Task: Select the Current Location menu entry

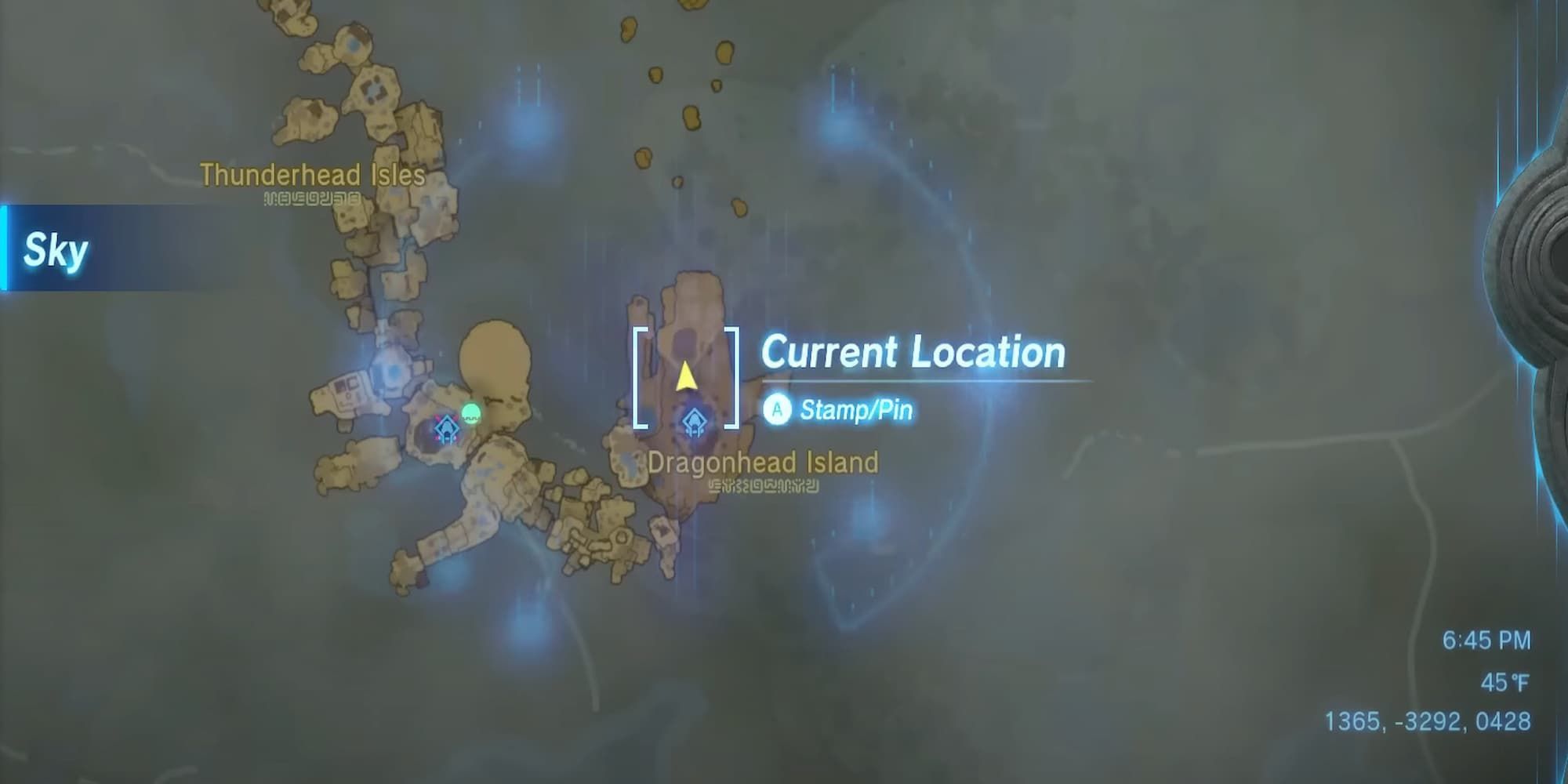Action: click(913, 353)
